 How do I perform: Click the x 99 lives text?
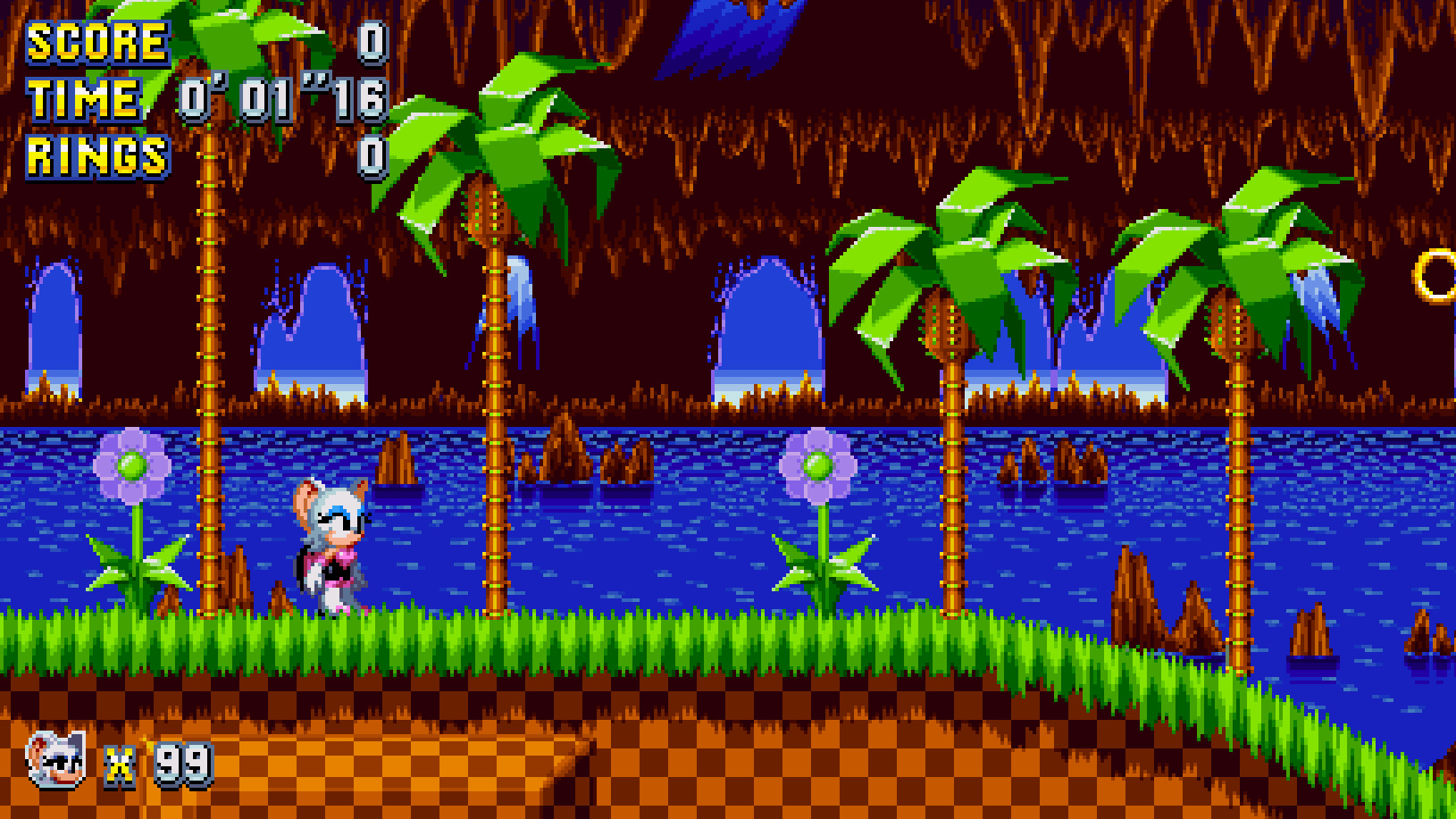152,764
